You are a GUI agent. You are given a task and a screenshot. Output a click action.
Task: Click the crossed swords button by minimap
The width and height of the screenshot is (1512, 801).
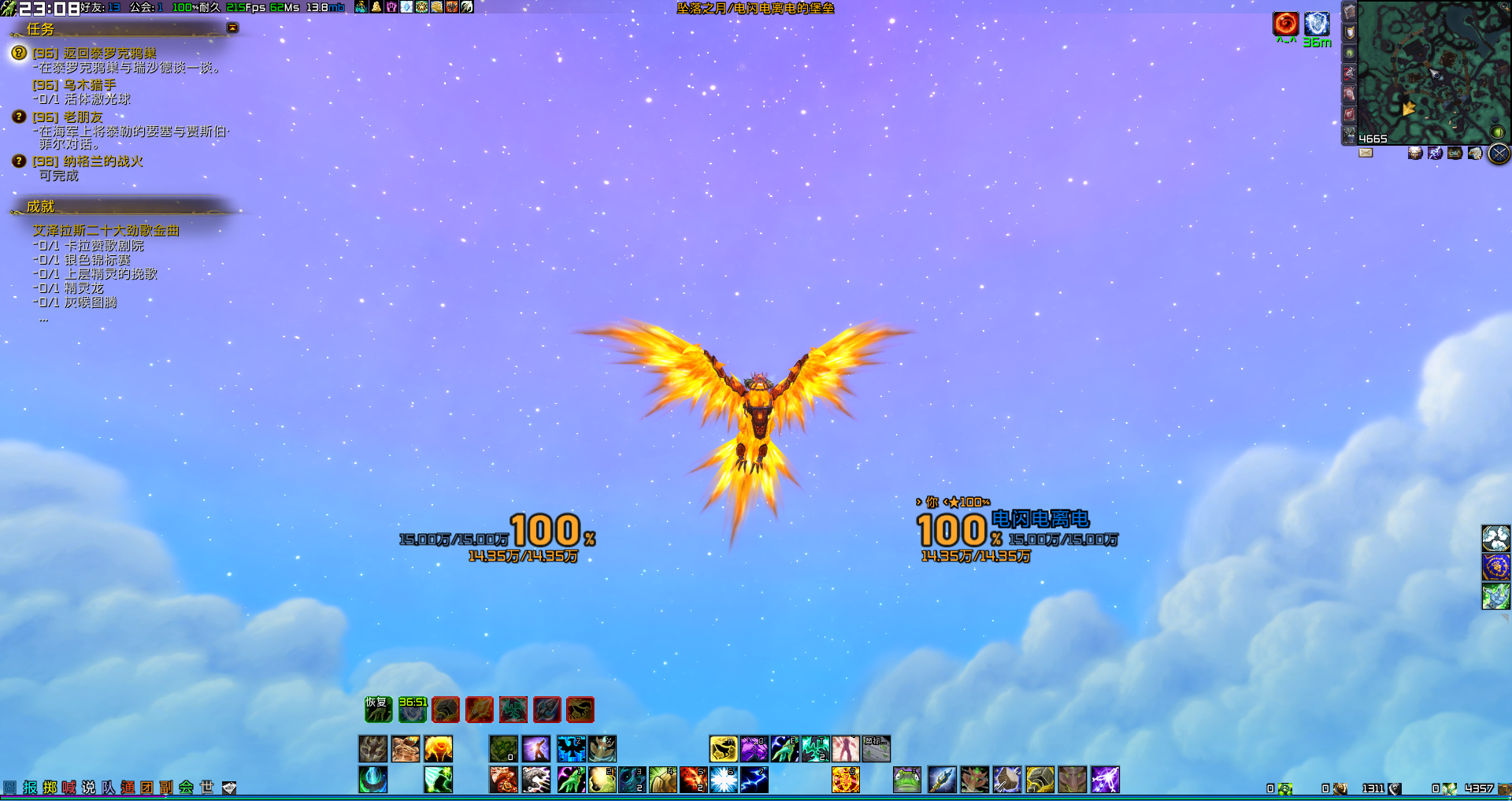pos(1499,154)
